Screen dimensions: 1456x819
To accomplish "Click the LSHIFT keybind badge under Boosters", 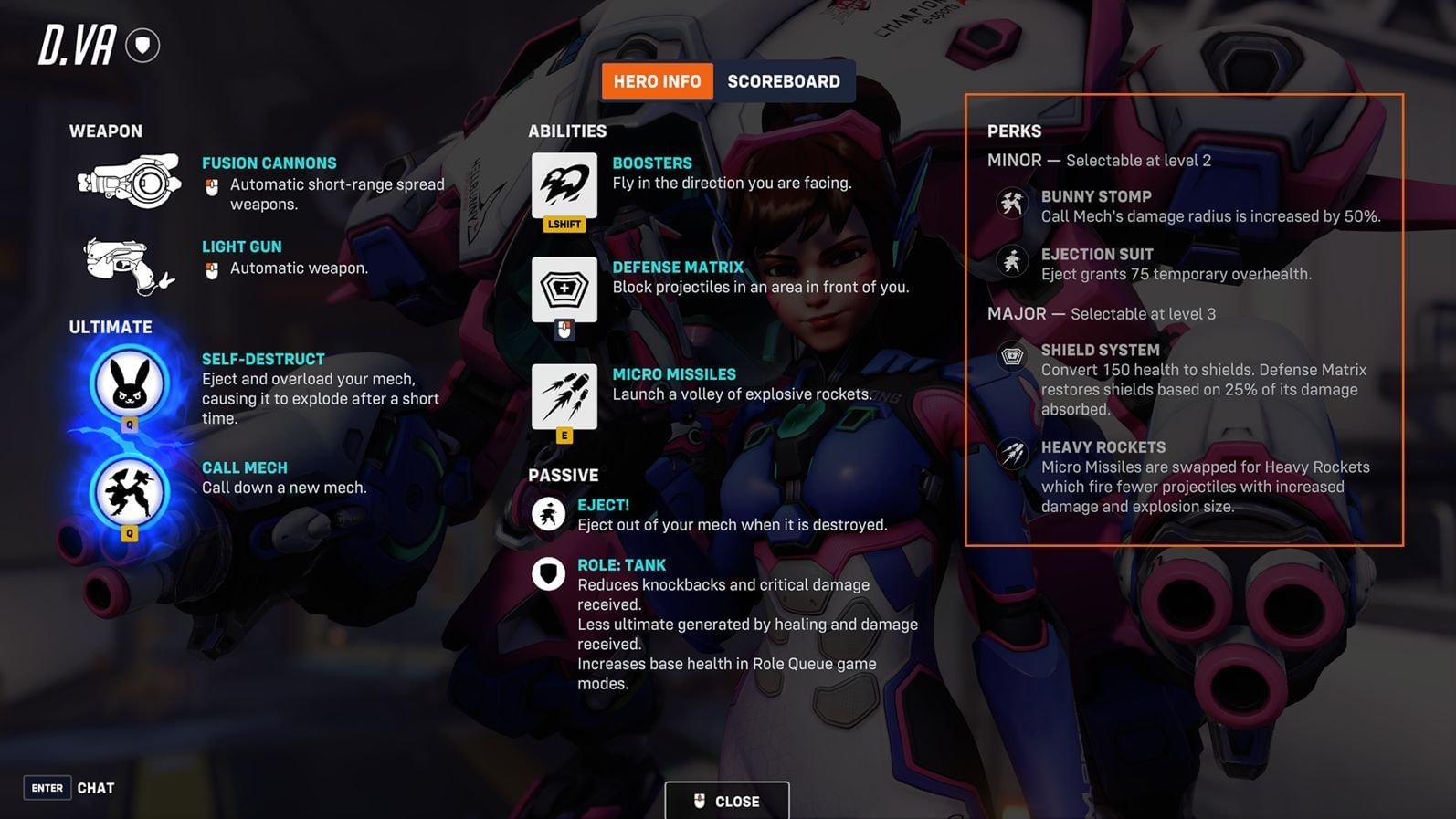I will 564,224.
